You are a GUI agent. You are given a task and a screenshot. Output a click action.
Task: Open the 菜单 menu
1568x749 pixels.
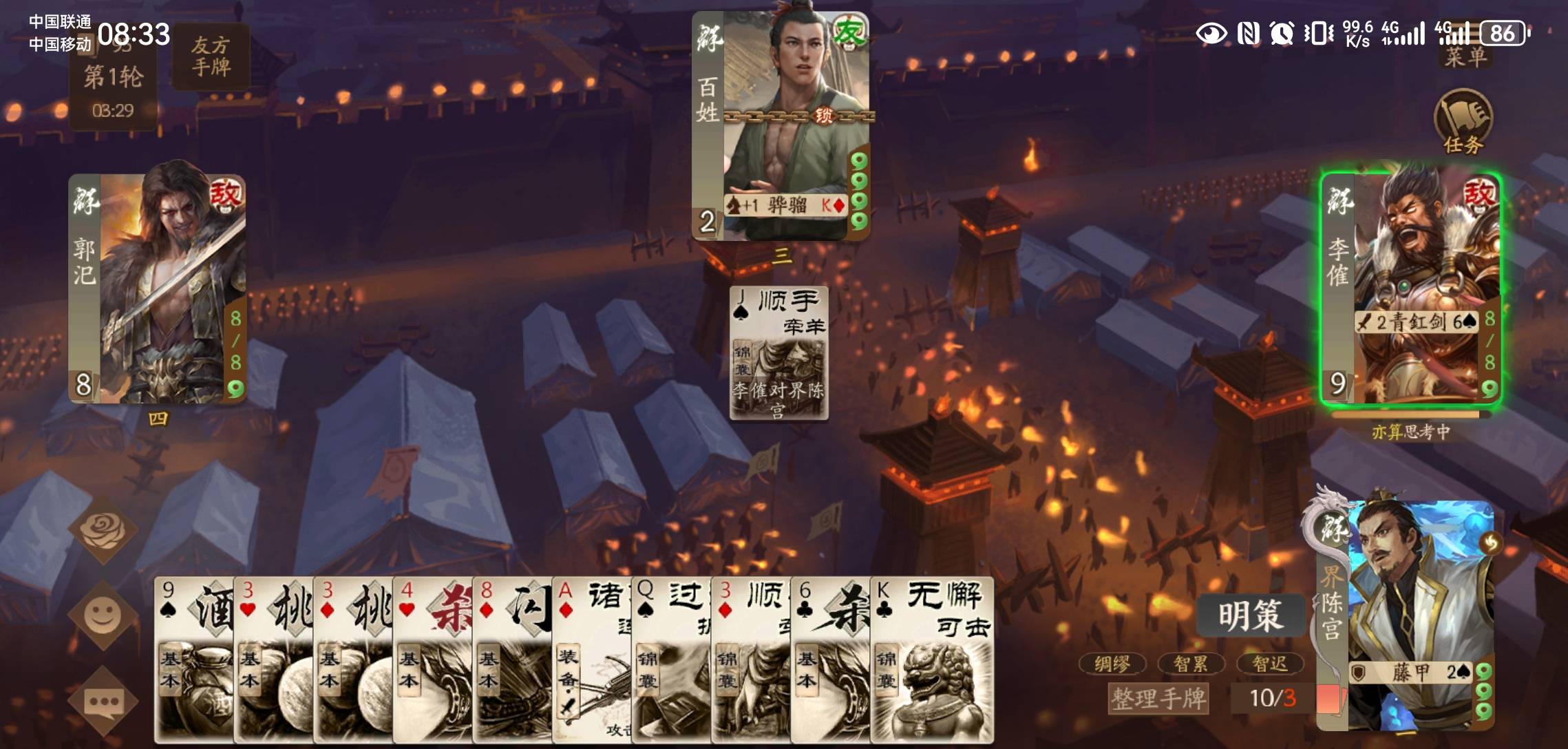[1465, 56]
